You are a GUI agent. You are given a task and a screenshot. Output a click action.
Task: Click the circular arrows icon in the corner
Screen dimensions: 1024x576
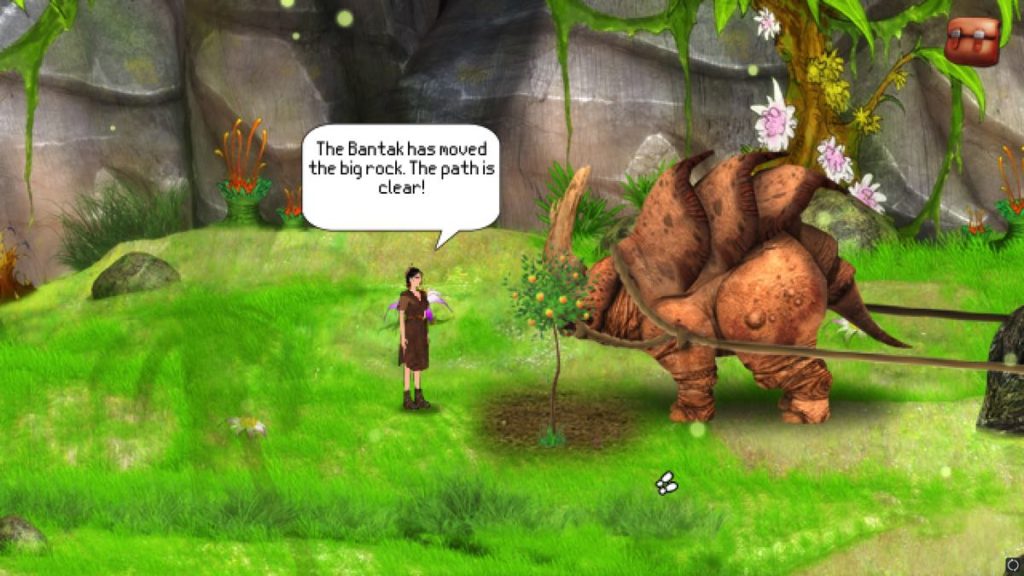[1013, 565]
